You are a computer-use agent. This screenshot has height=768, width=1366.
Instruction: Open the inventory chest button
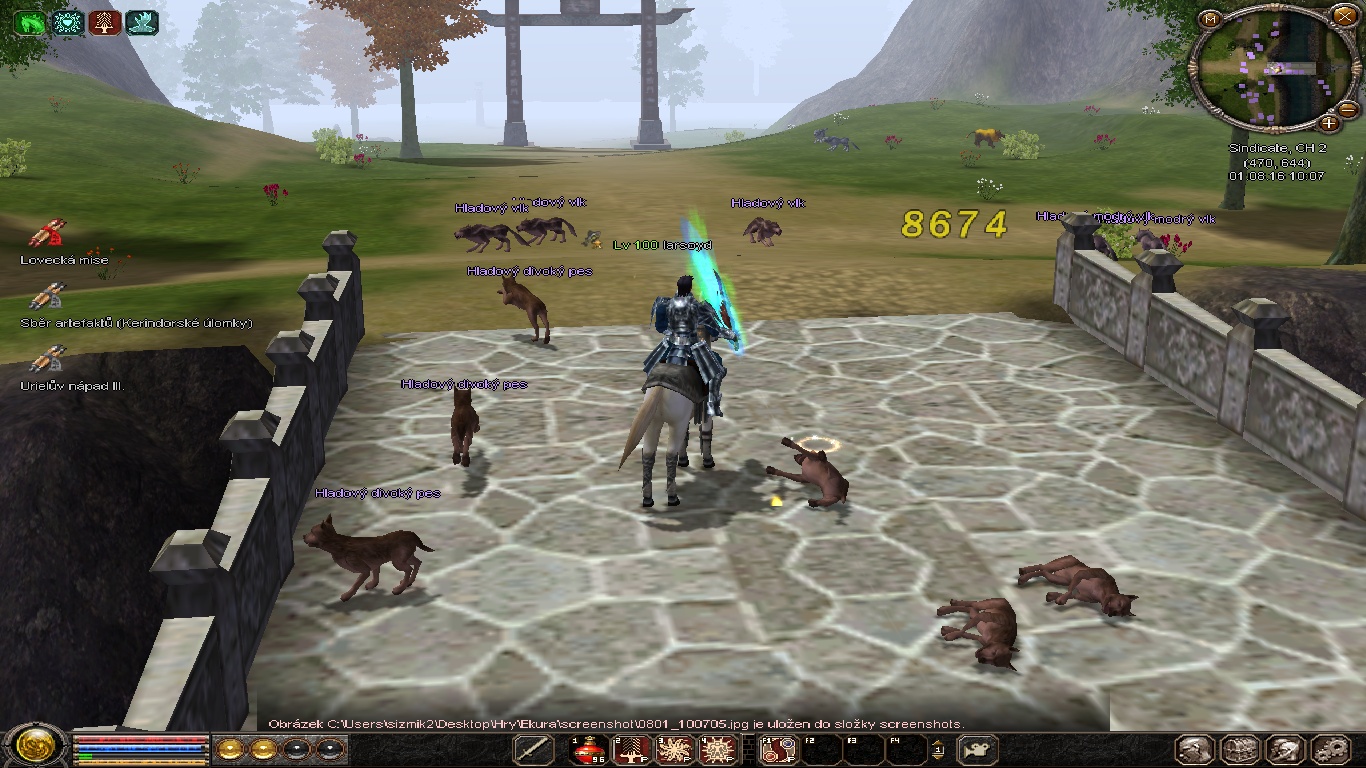point(1241,749)
